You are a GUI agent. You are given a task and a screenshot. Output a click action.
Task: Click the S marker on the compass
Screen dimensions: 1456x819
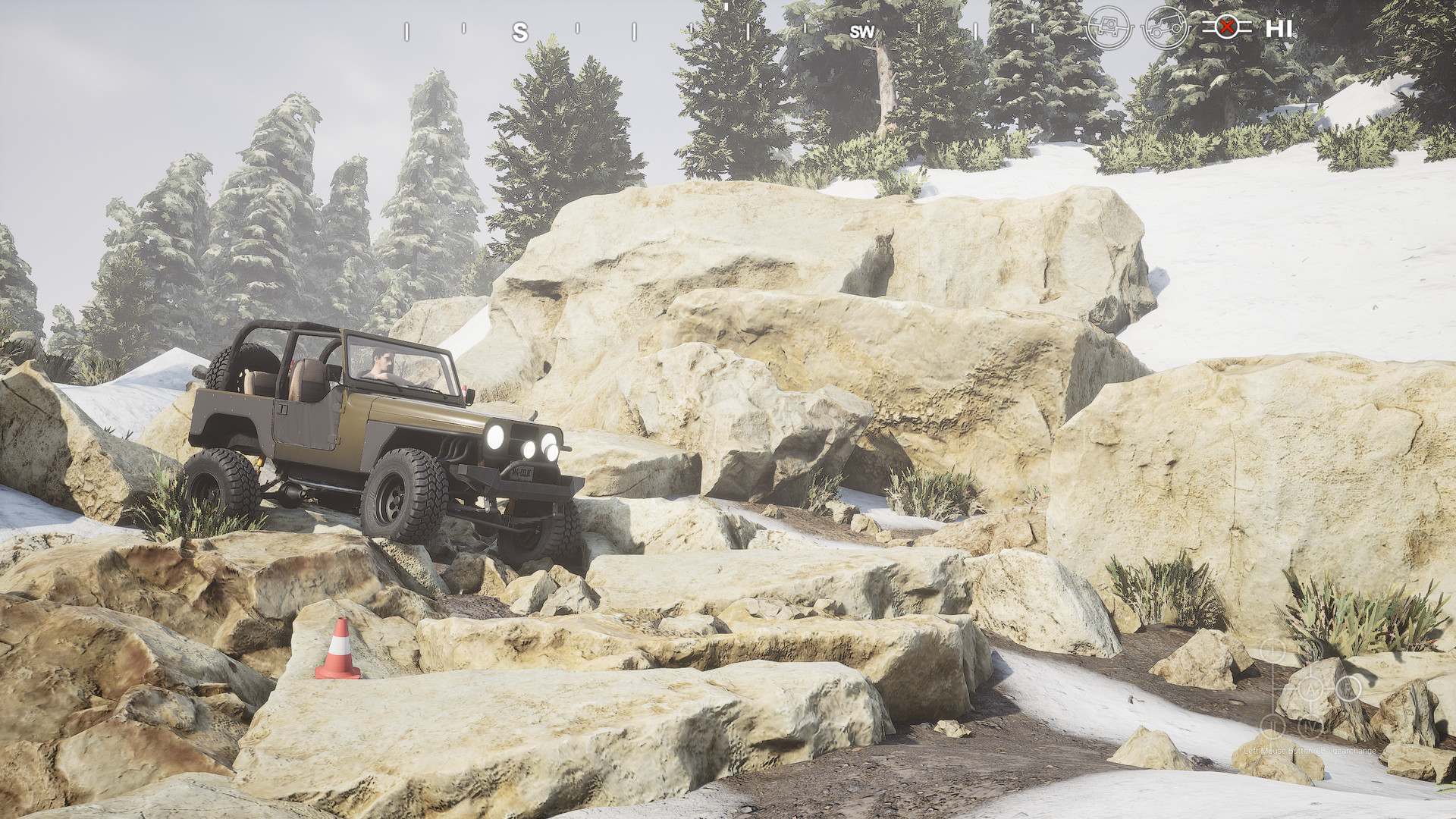tap(519, 32)
